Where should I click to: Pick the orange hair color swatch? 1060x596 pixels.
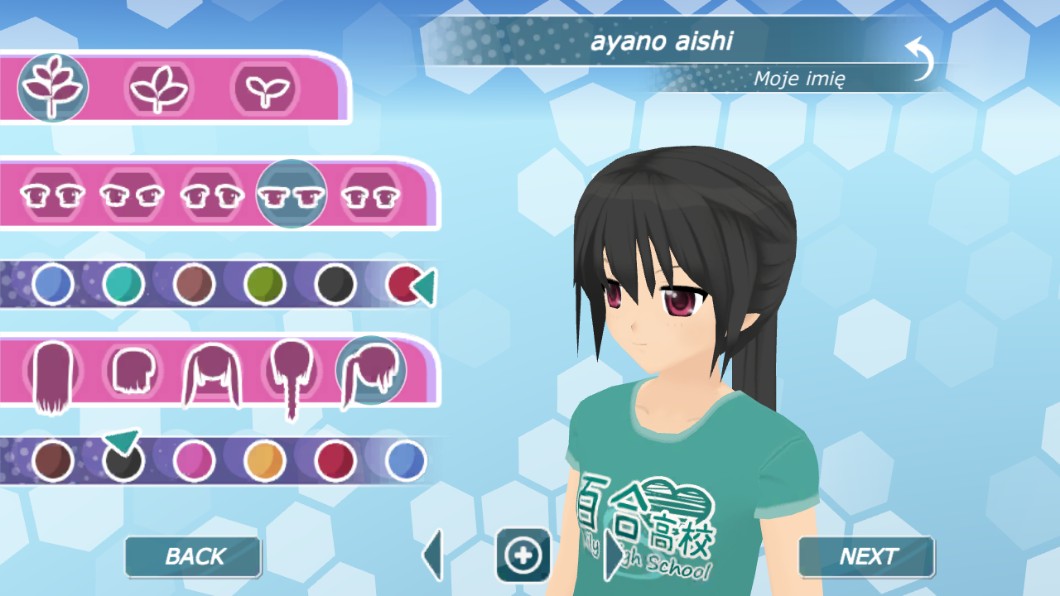coord(265,461)
